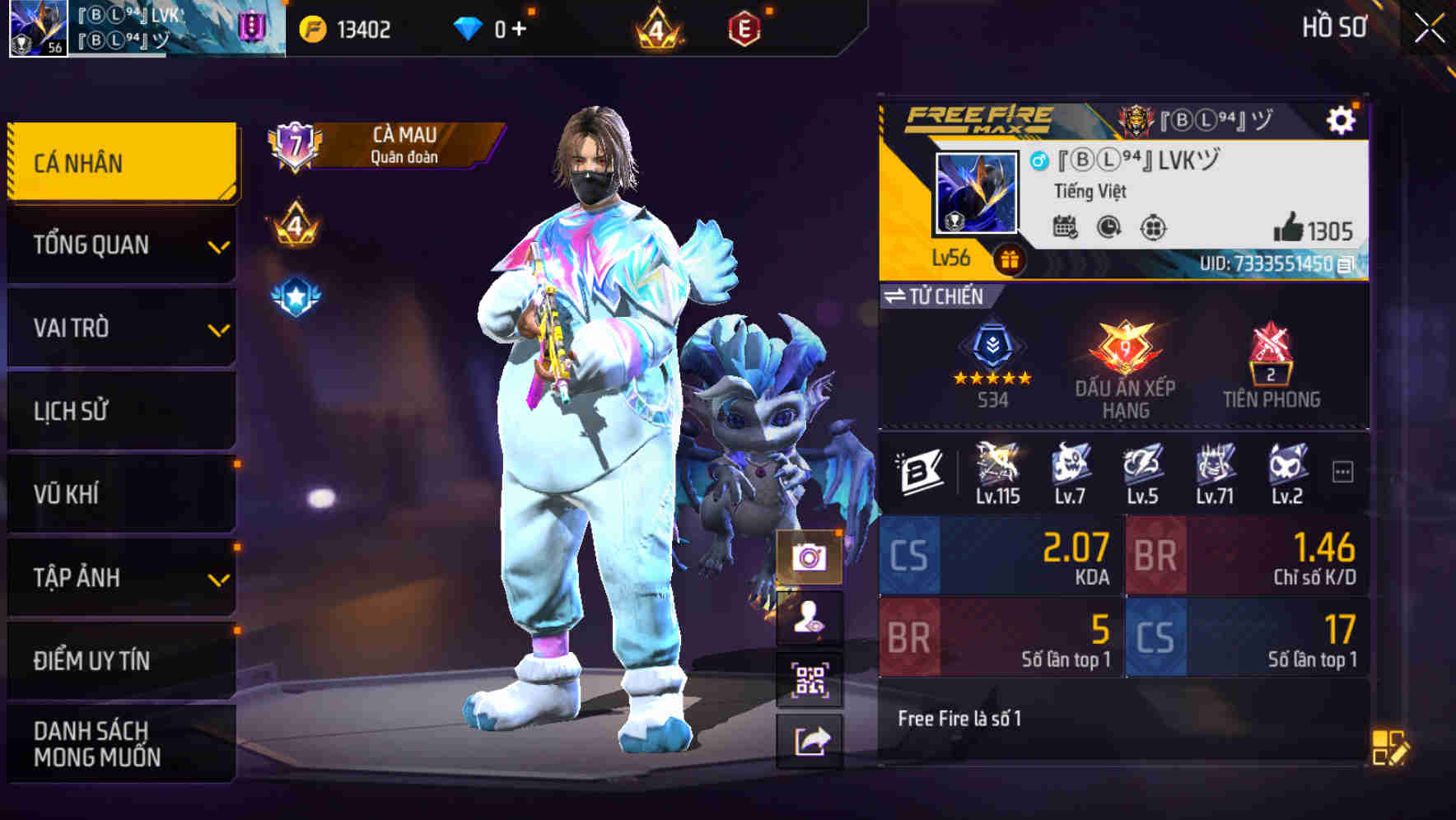
Task: Expand the TẬP ẢNH section
Action: click(119, 578)
